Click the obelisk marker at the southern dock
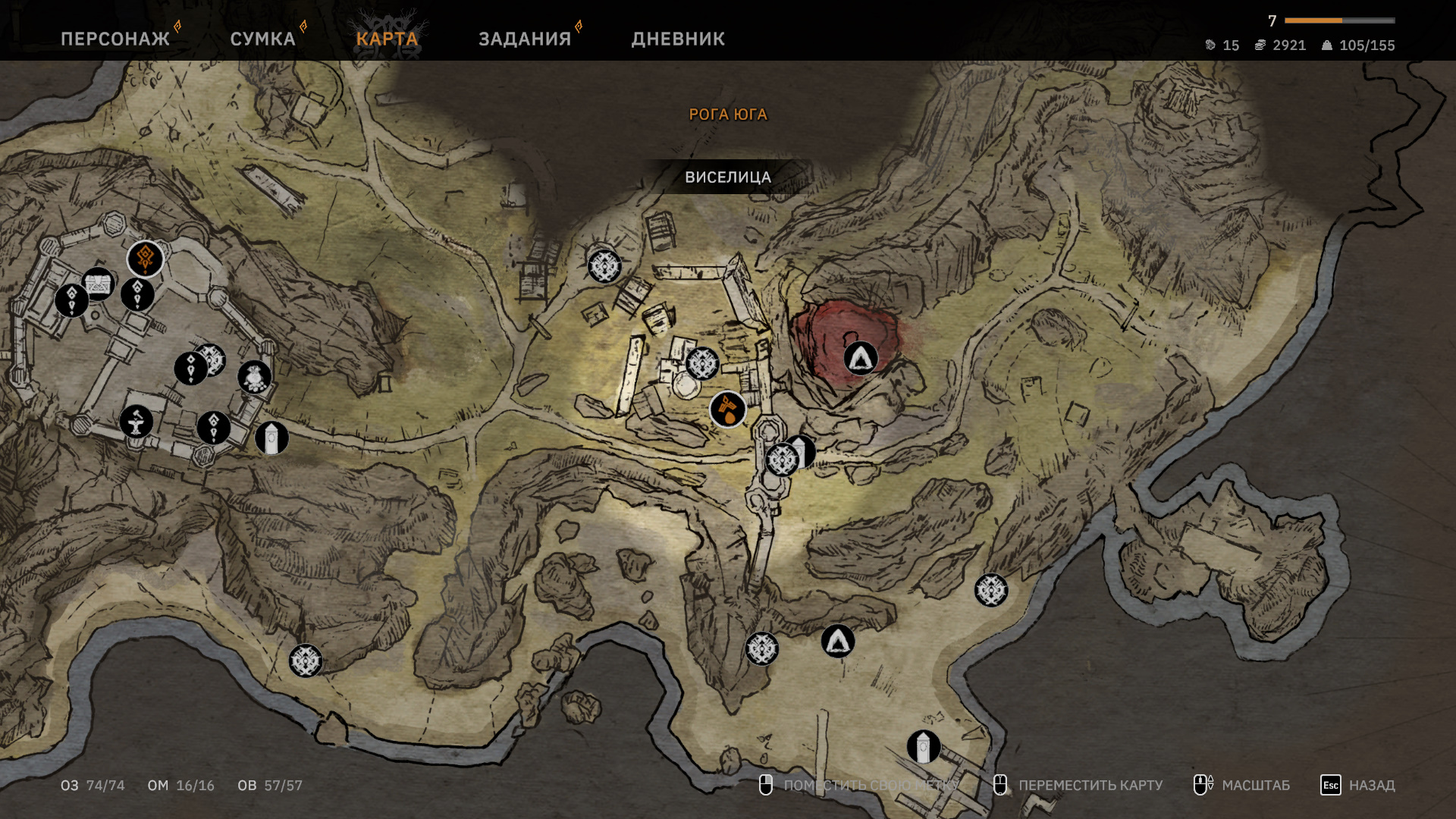Screen dimensions: 1456x819 click(x=924, y=748)
